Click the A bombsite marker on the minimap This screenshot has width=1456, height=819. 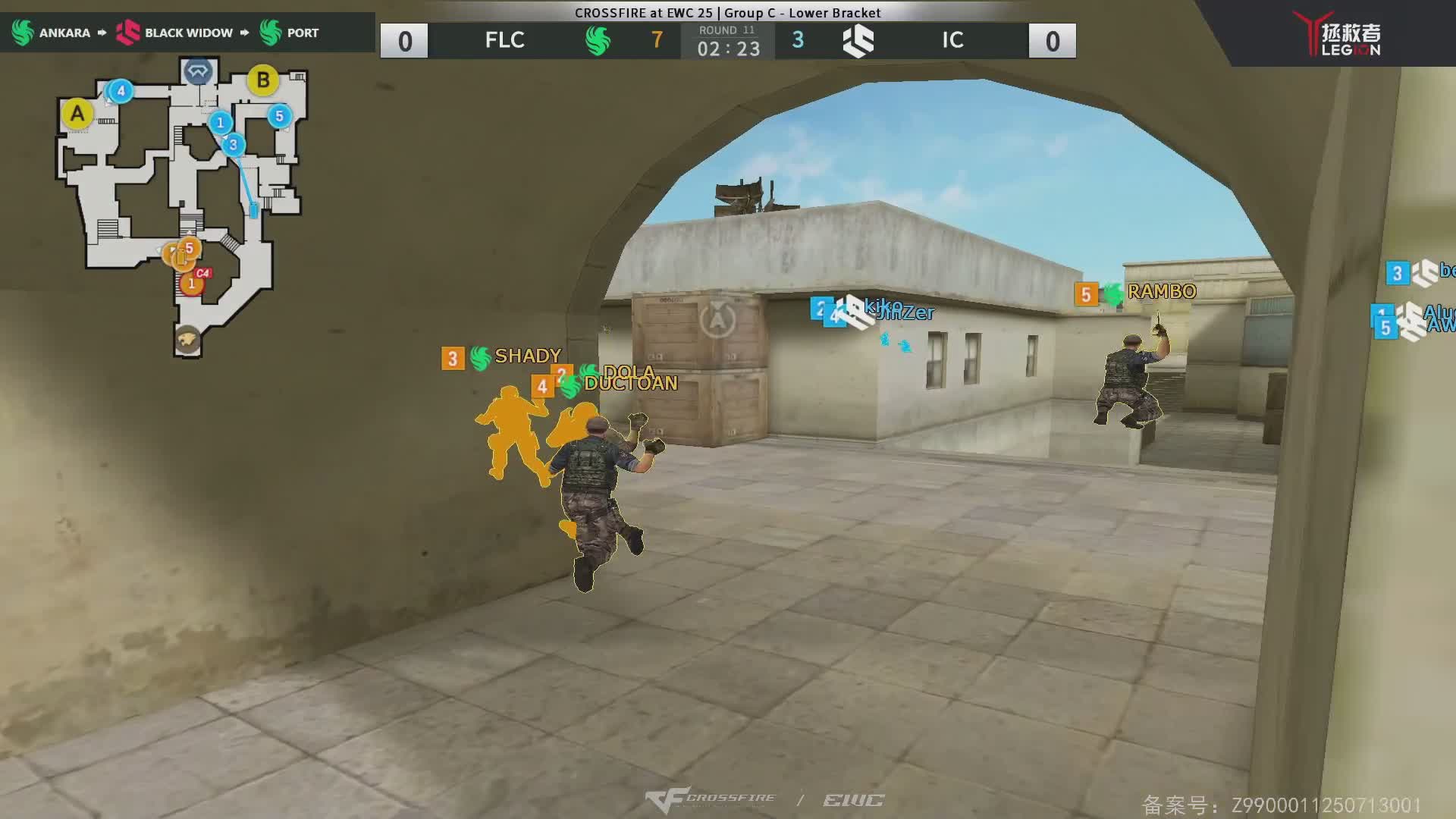tap(77, 115)
